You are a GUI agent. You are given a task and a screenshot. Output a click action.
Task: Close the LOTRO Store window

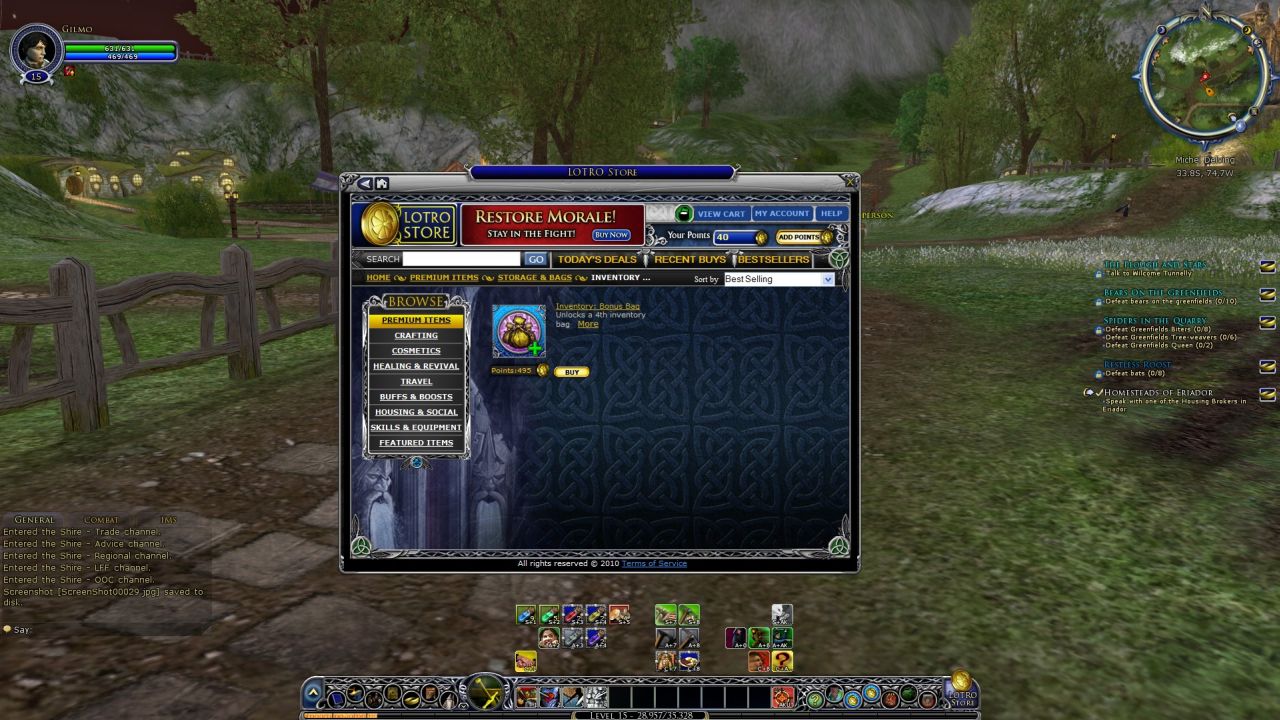click(x=849, y=181)
